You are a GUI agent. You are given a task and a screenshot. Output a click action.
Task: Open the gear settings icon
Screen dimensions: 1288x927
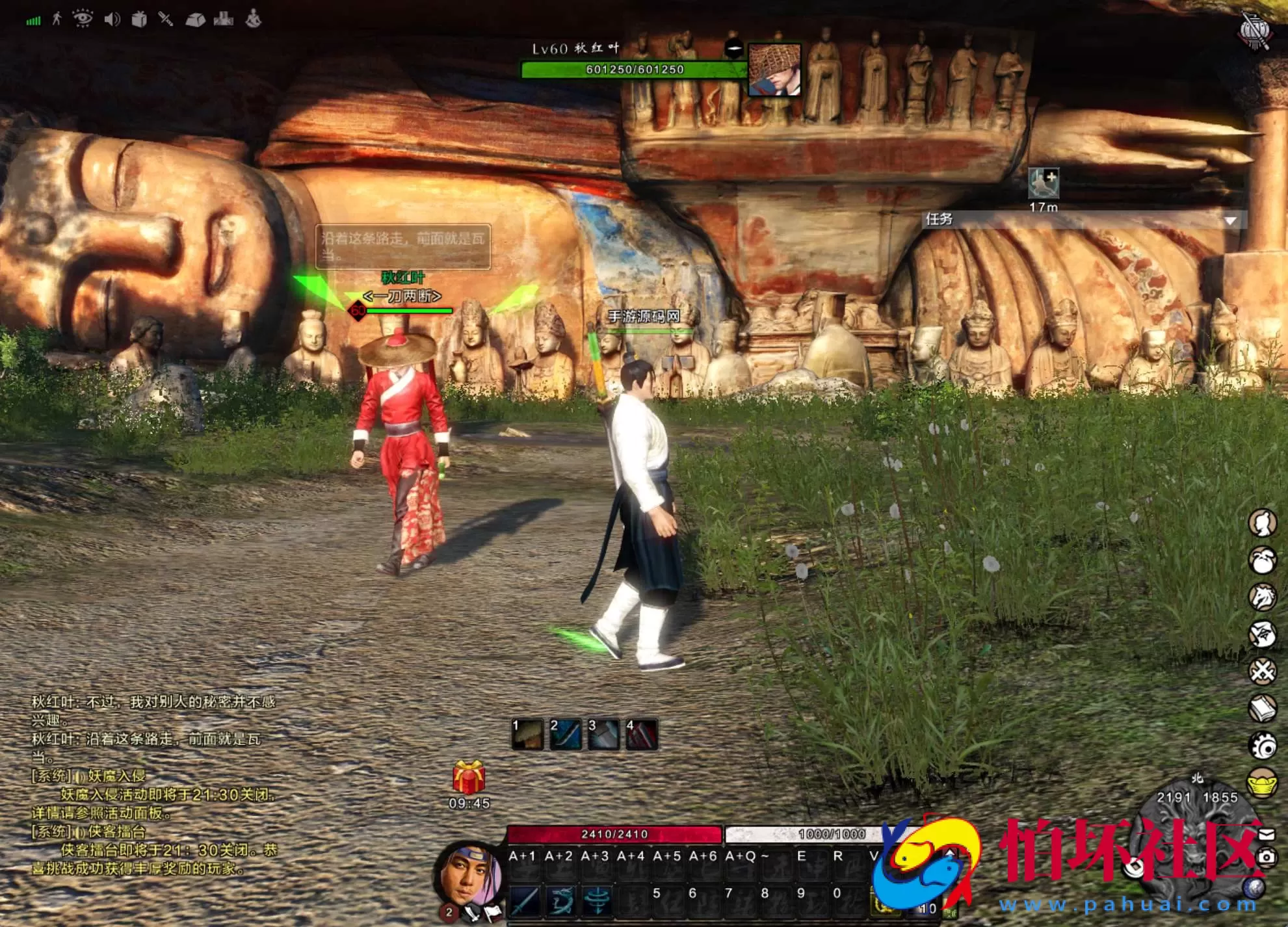click(1263, 746)
